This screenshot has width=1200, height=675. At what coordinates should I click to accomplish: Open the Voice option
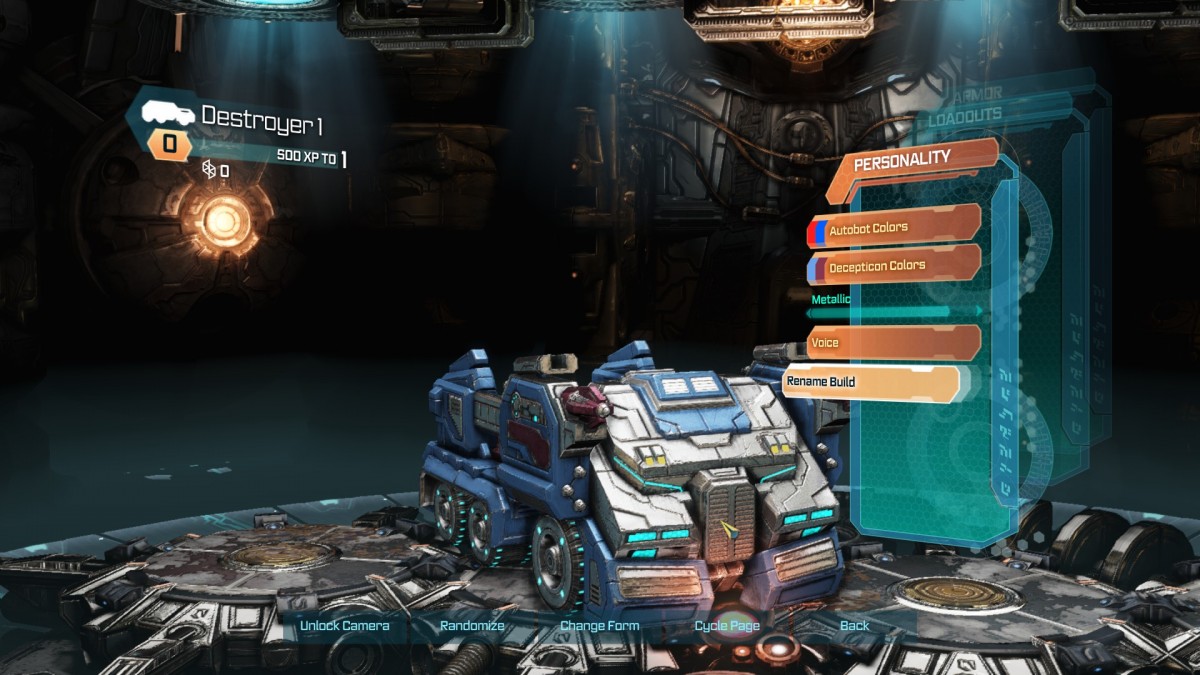tap(893, 343)
